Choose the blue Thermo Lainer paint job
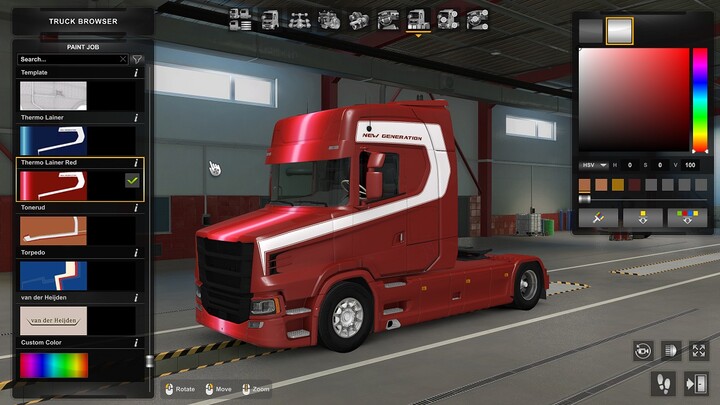Viewport: 720px width, 405px height. pyautogui.click(x=54, y=139)
